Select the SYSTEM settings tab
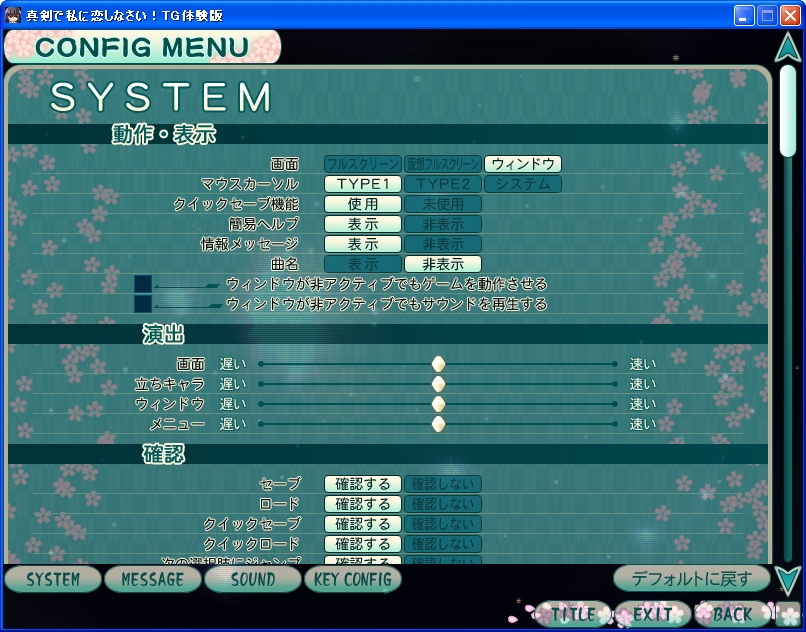Image resolution: width=806 pixels, height=632 pixels. (x=53, y=579)
